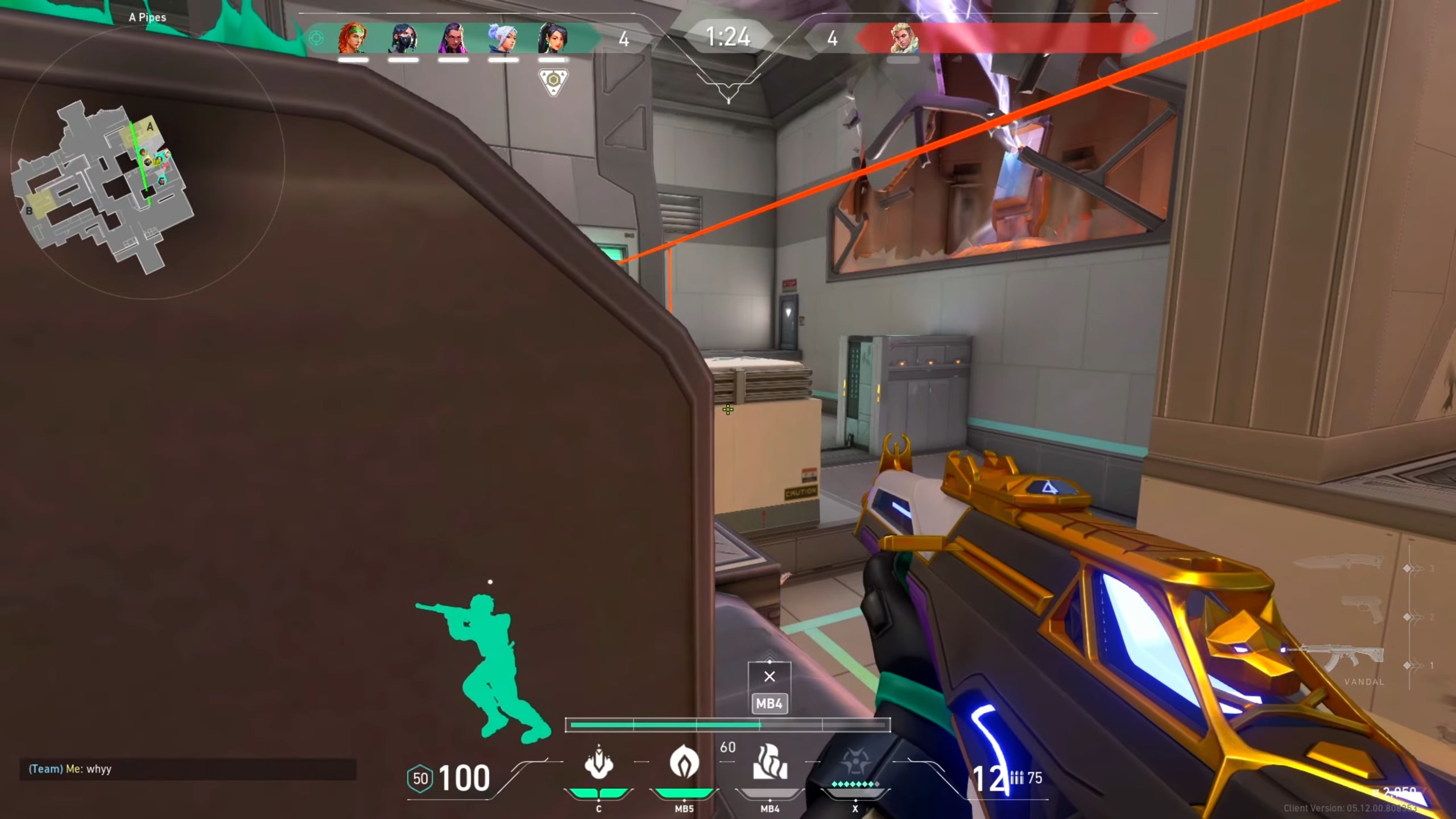The width and height of the screenshot is (1456, 819).
Task: Click the Viper's Pit ultimate icon
Action: pos(855,763)
